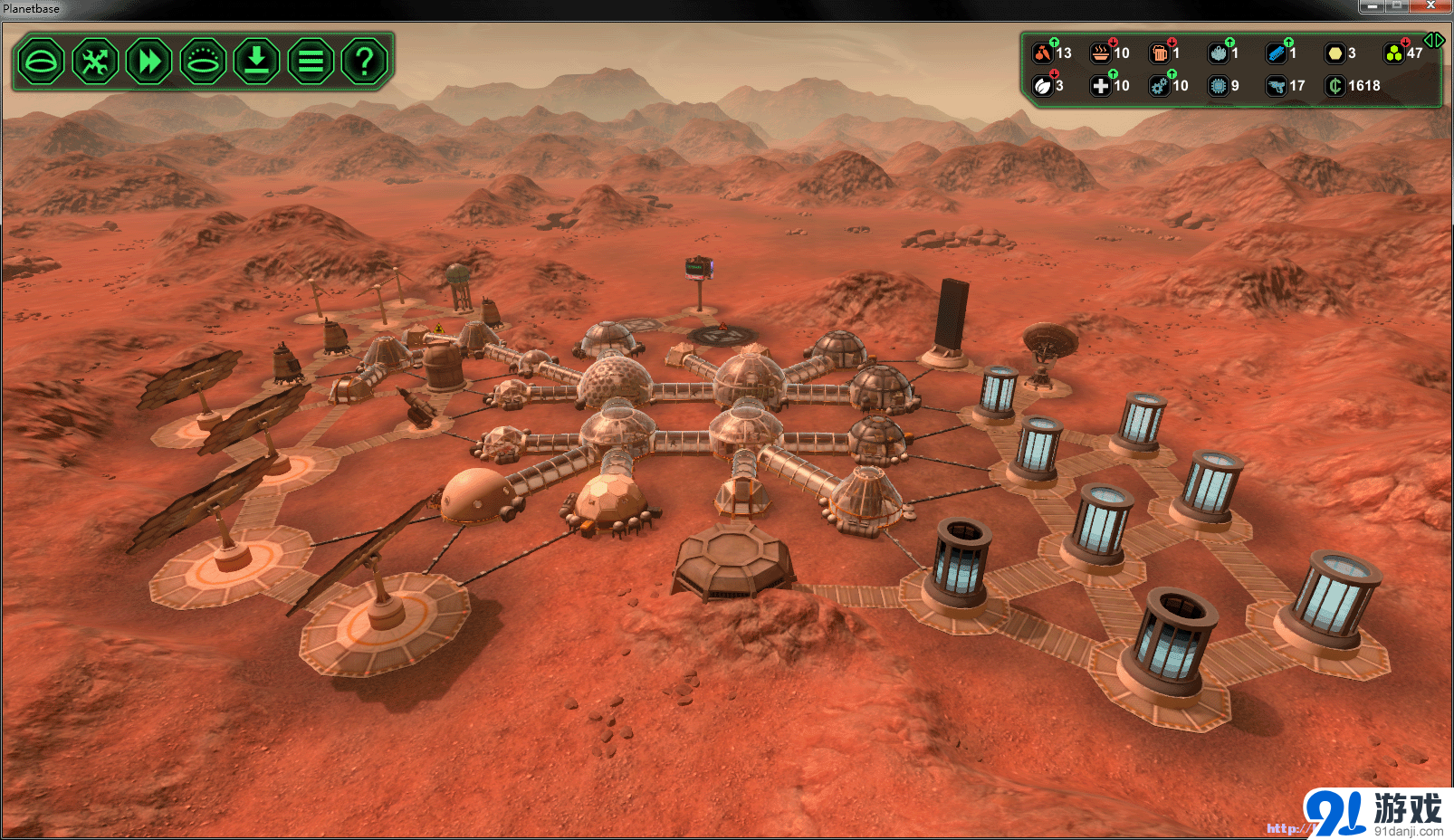
Task: Open the dome build menu
Action: point(41,62)
